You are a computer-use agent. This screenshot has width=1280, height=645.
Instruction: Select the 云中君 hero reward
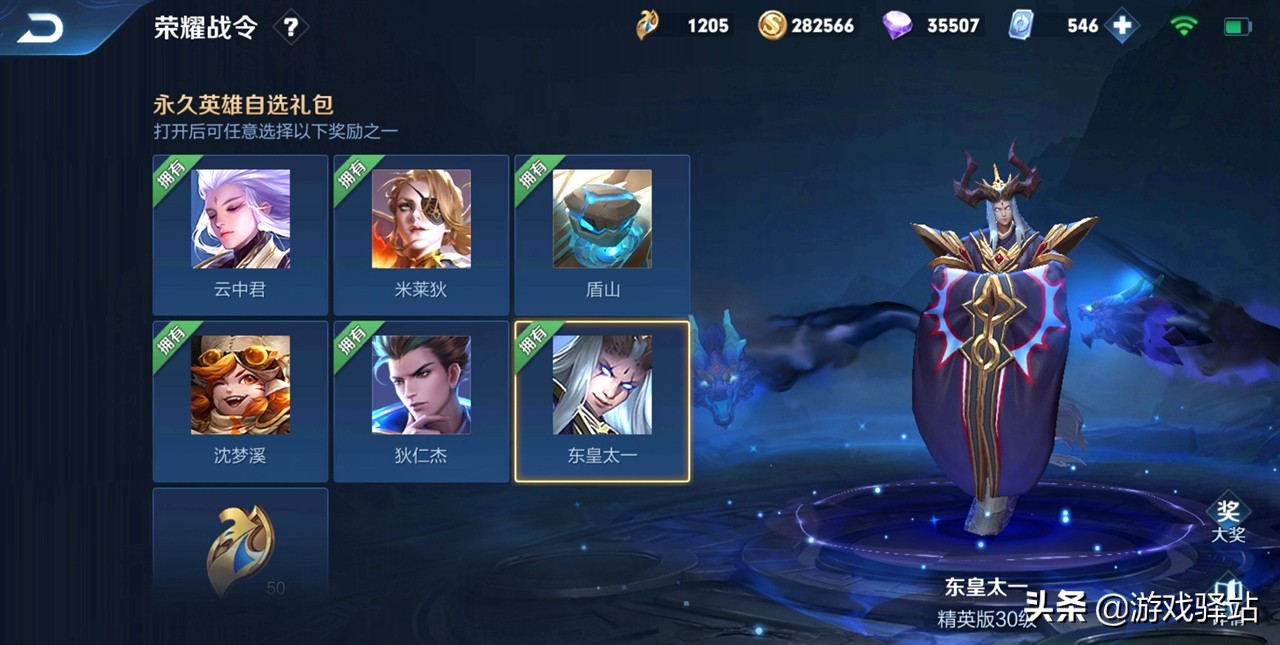coord(240,235)
